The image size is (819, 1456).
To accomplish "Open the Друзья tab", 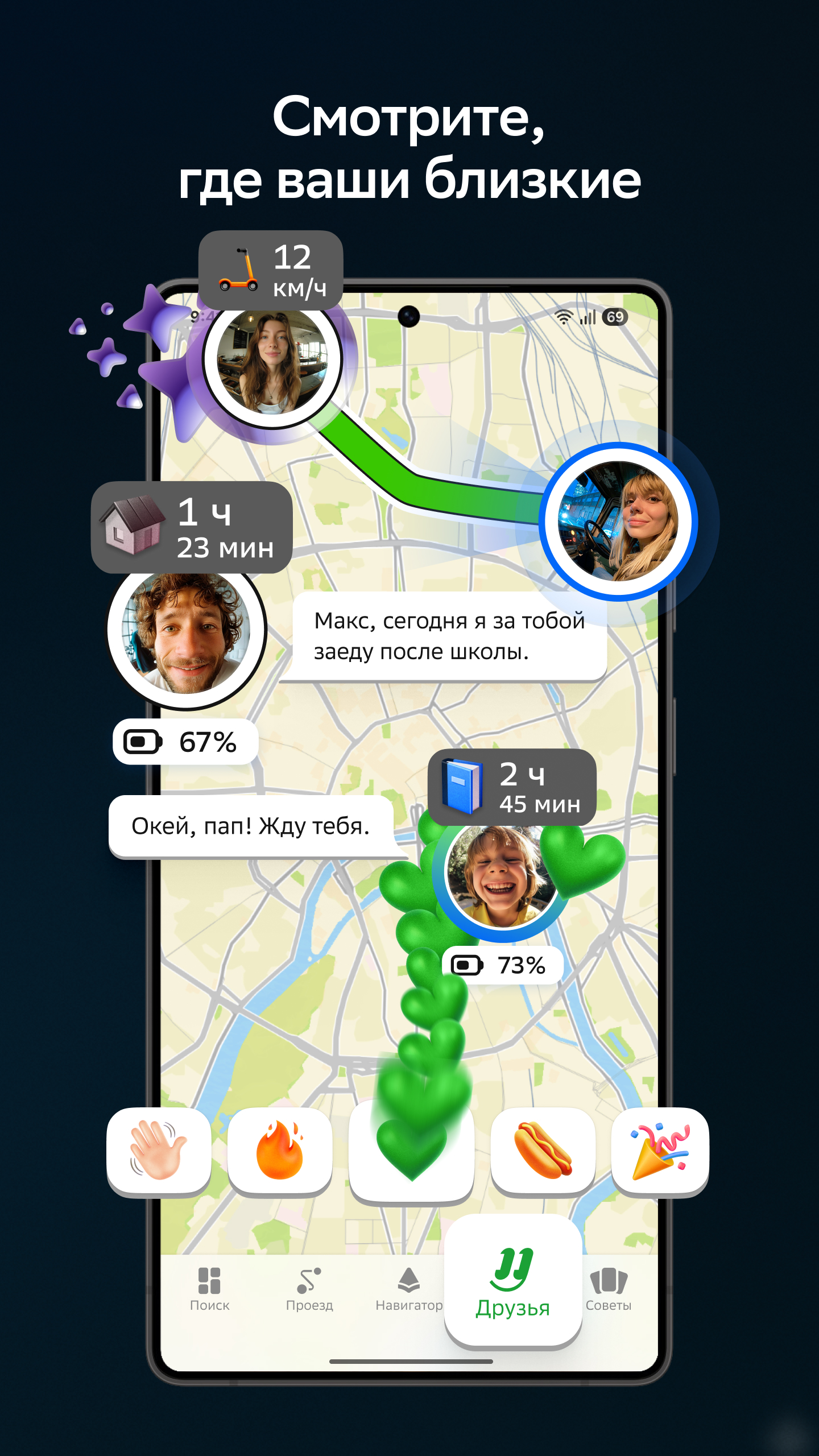I will 512,1283.
